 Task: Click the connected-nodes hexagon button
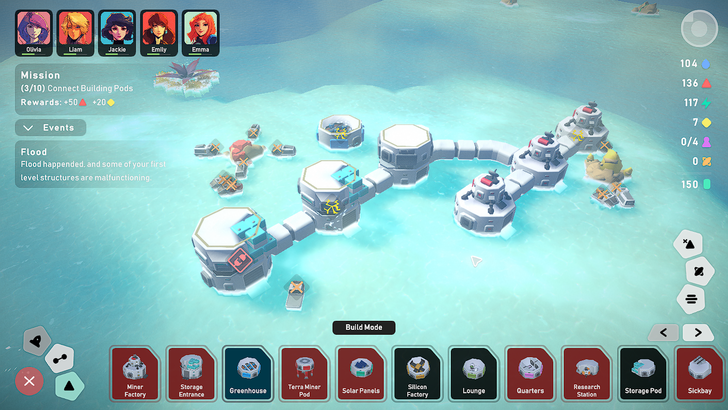tap(60, 356)
